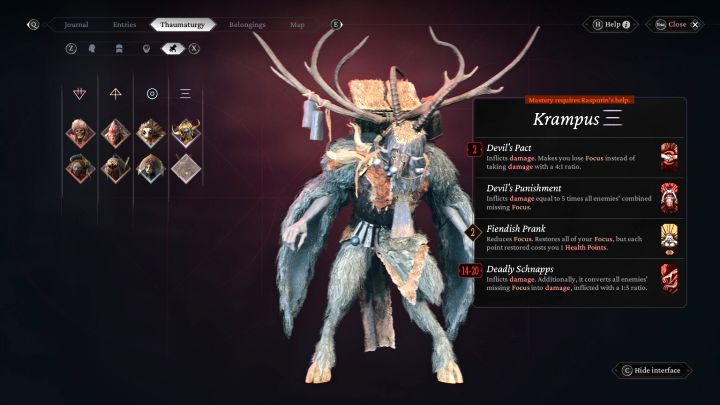Viewport: 720px width, 405px height.
Task: Switch to the Map tab
Action: click(x=297, y=24)
